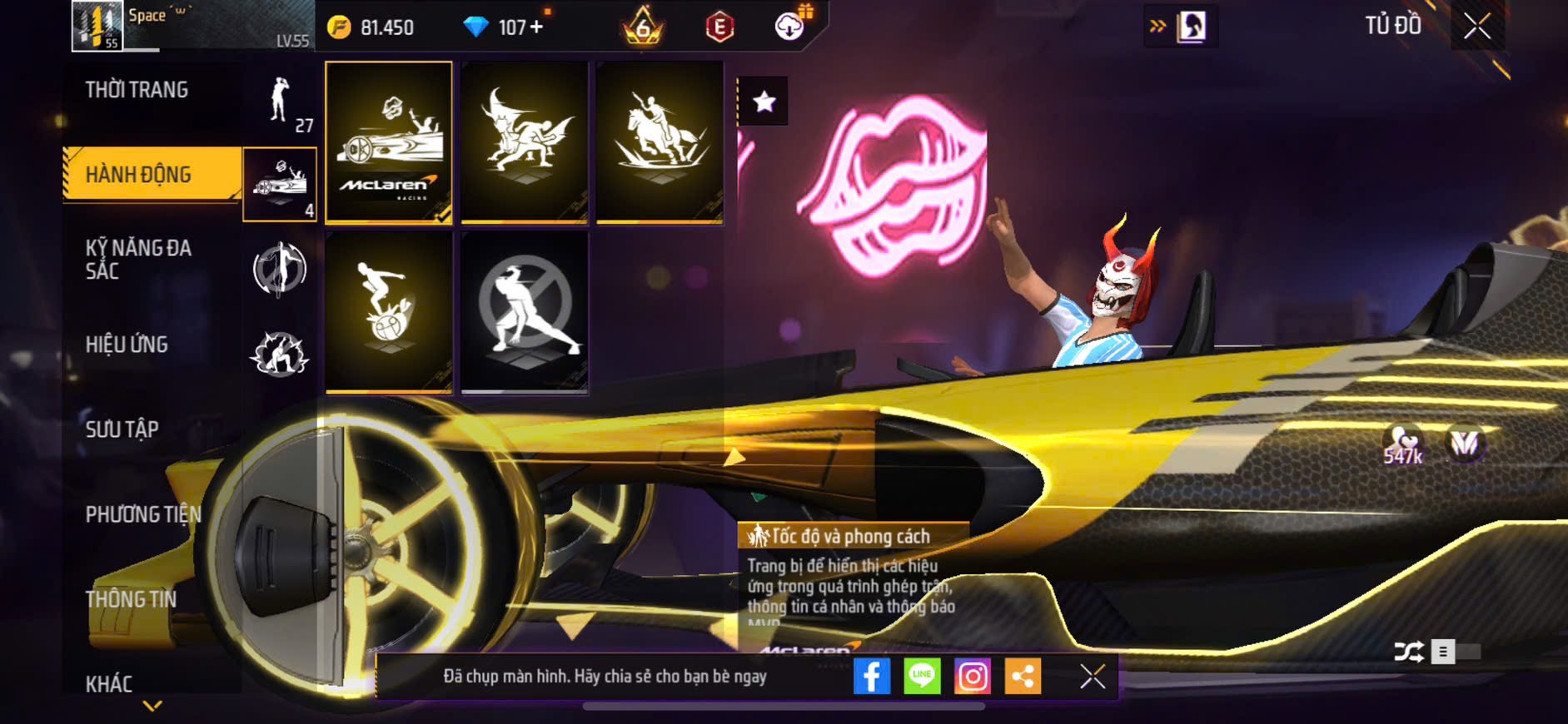The height and width of the screenshot is (724, 1568).
Task: Toggle the star favorite button
Action: pos(764,102)
